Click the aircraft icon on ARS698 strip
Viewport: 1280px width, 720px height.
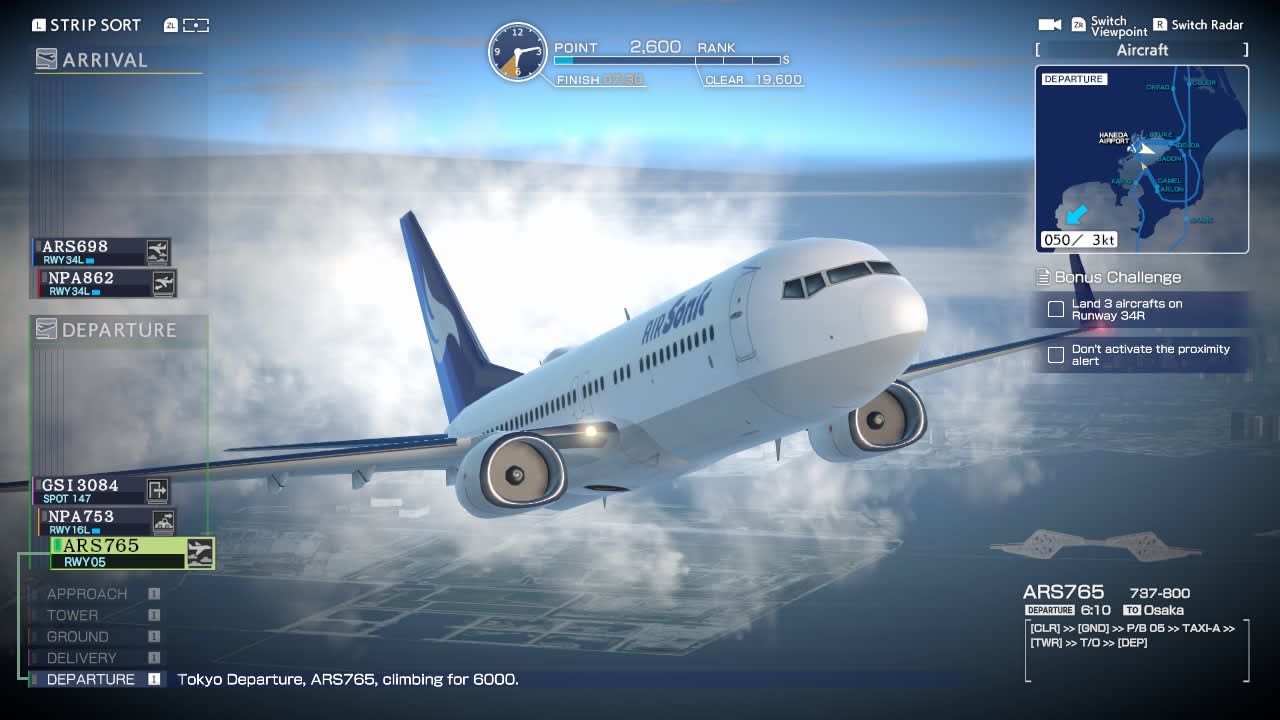(157, 251)
